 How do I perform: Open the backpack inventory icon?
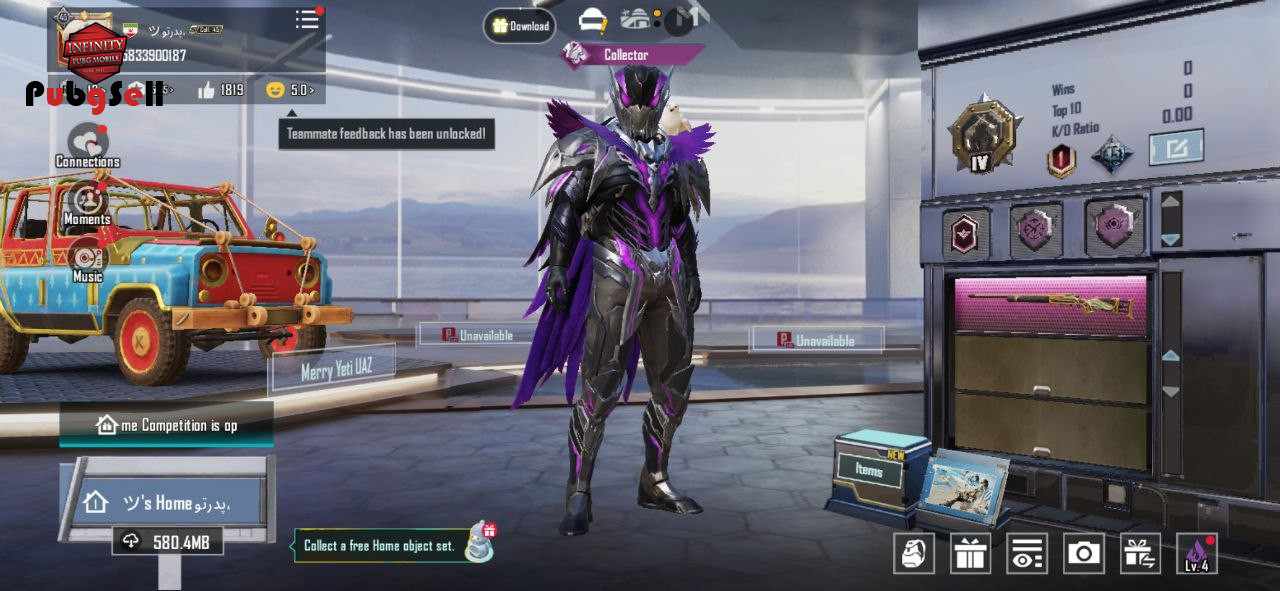(913, 553)
